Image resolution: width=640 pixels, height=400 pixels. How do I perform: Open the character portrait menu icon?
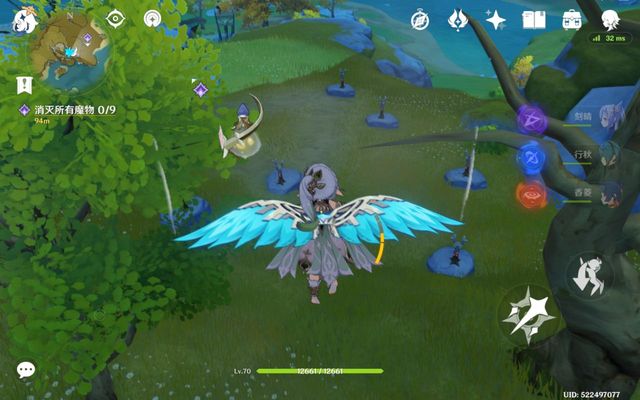[x=609, y=18]
